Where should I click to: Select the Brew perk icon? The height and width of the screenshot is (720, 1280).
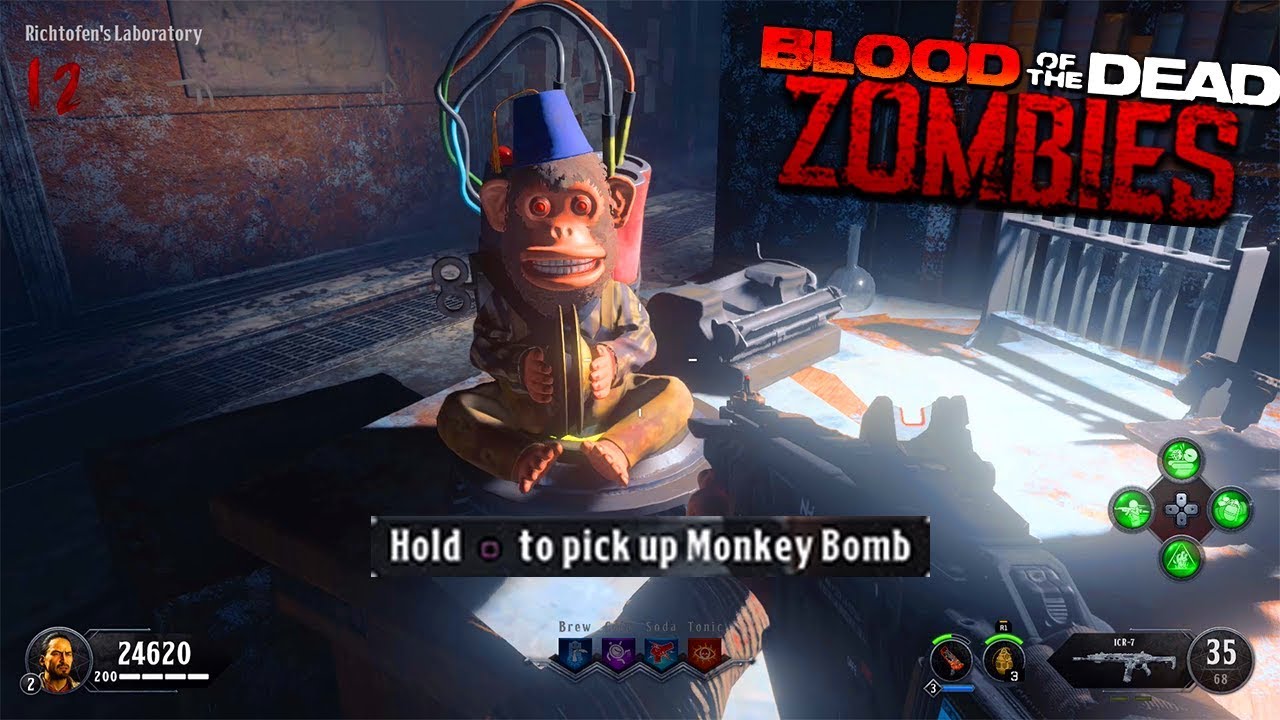(x=576, y=652)
